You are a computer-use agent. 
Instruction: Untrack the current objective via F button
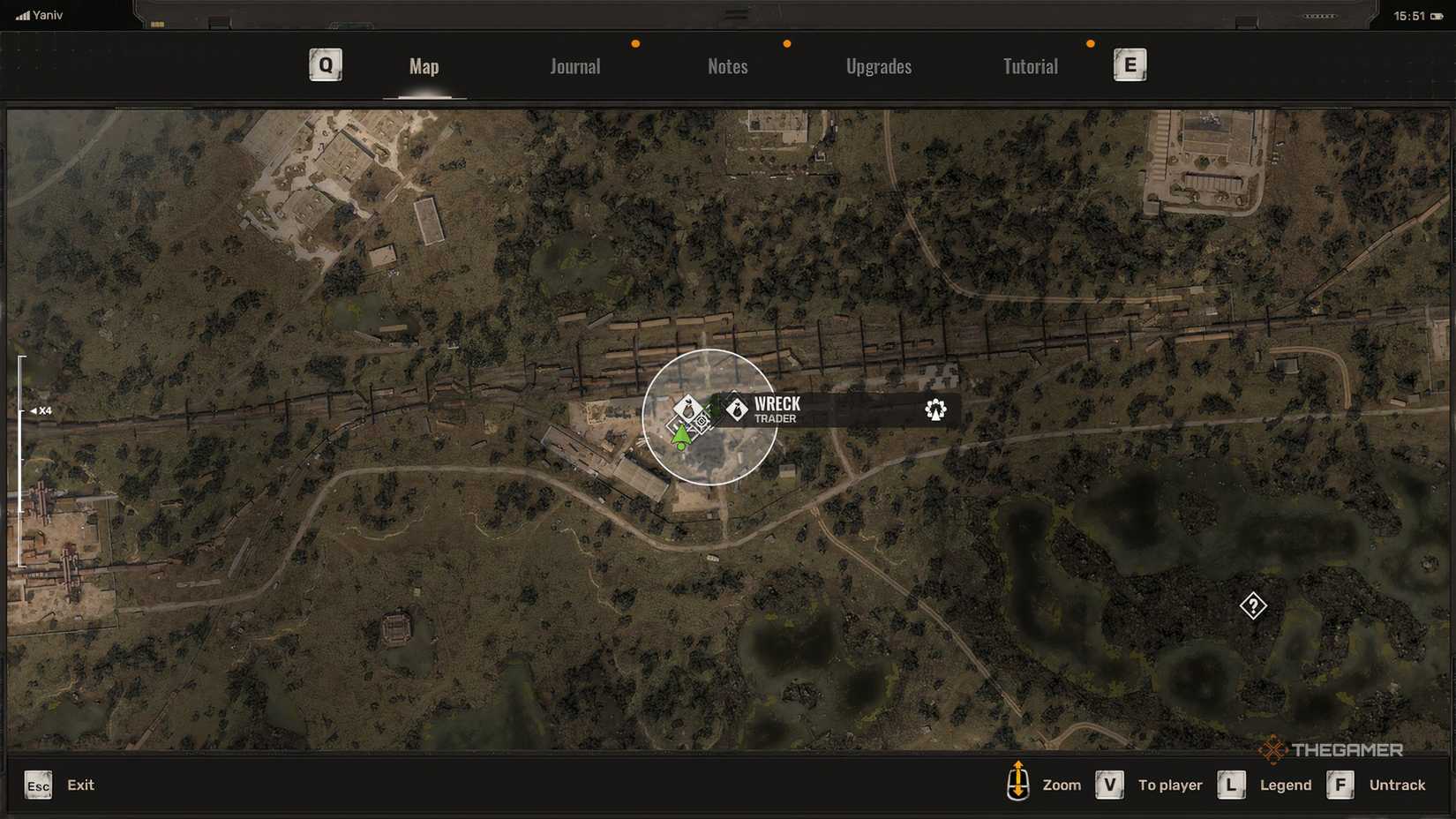1341,785
